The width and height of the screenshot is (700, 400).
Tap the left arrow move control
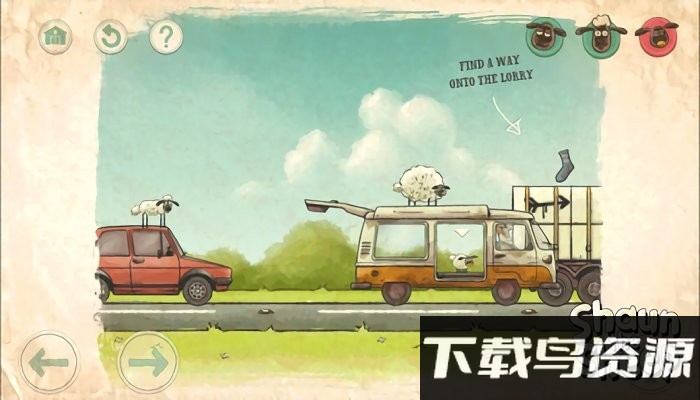49,361
